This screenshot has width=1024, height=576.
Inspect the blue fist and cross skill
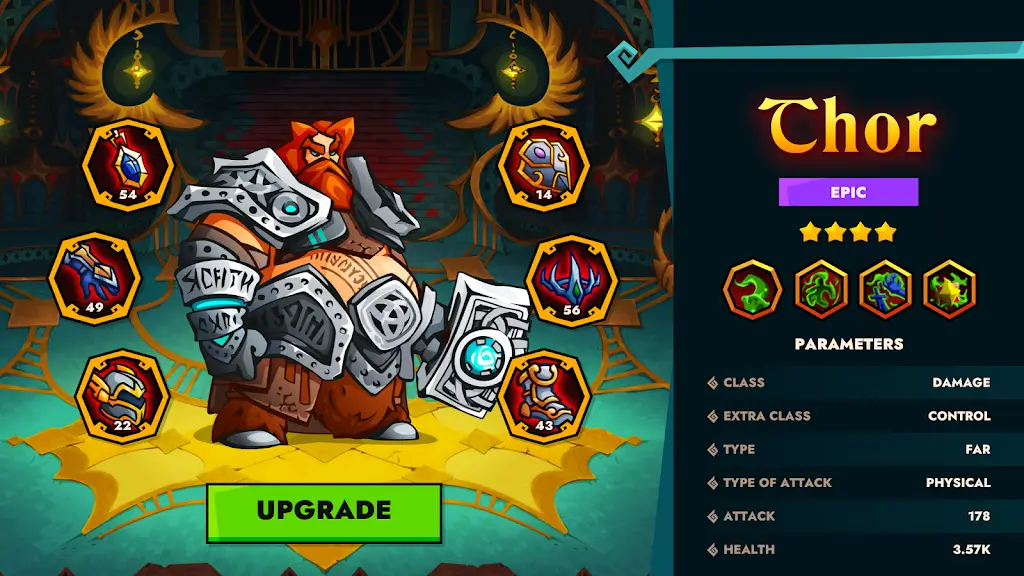tap(885, 289)
